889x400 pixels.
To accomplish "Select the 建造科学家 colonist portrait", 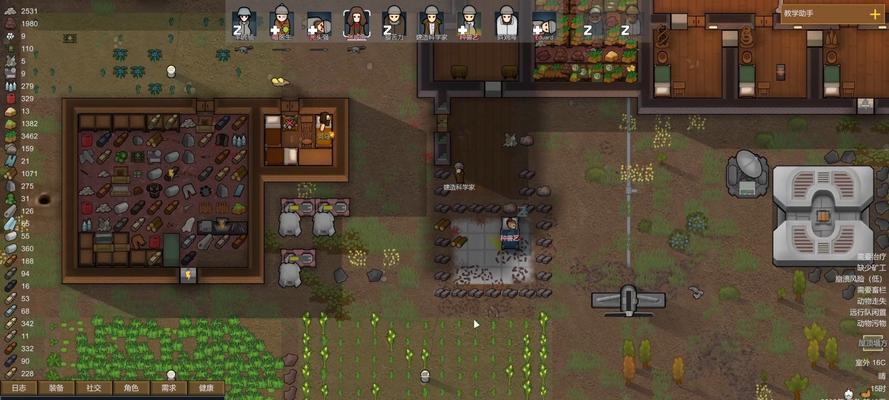I will [x=431, y=22].
